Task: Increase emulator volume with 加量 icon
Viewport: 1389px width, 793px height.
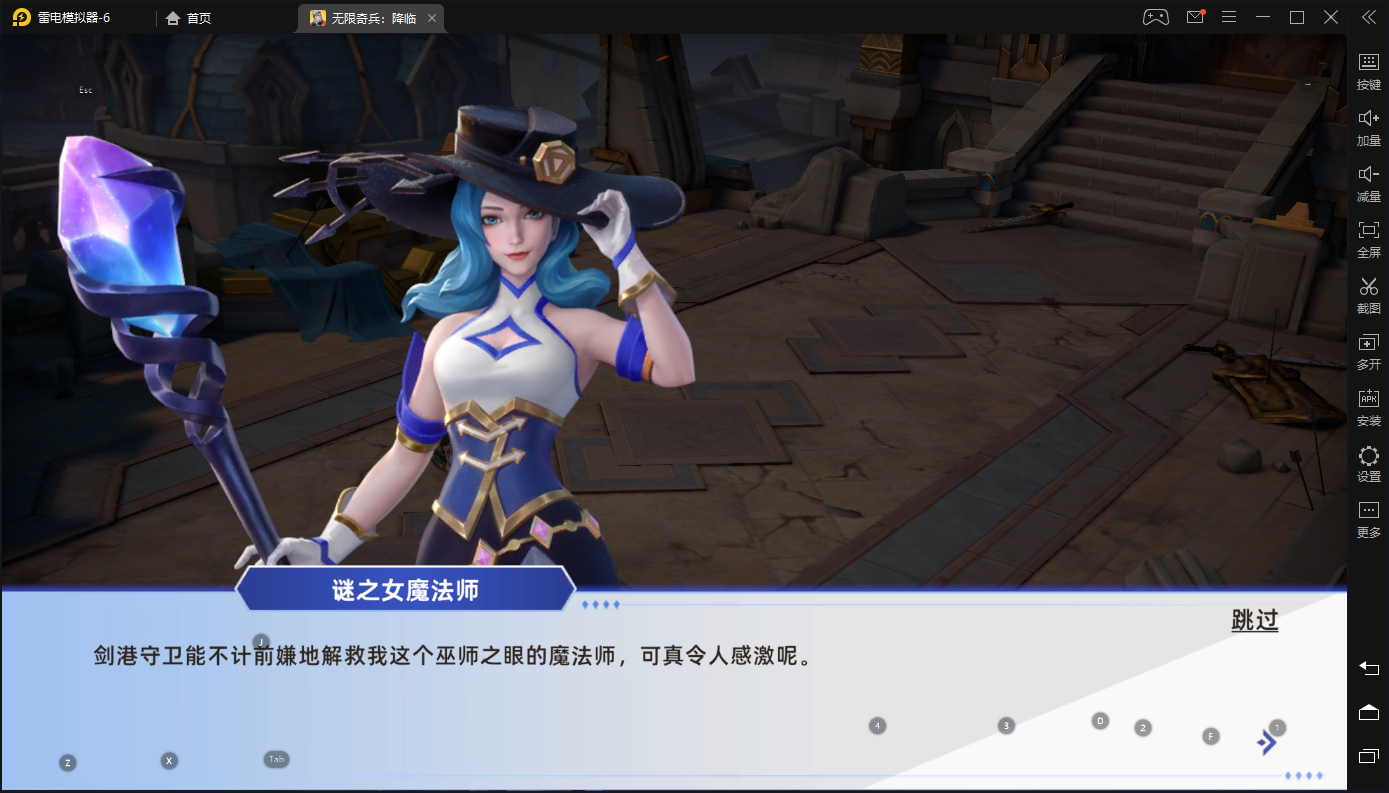Action: [x=1368, y=126]
